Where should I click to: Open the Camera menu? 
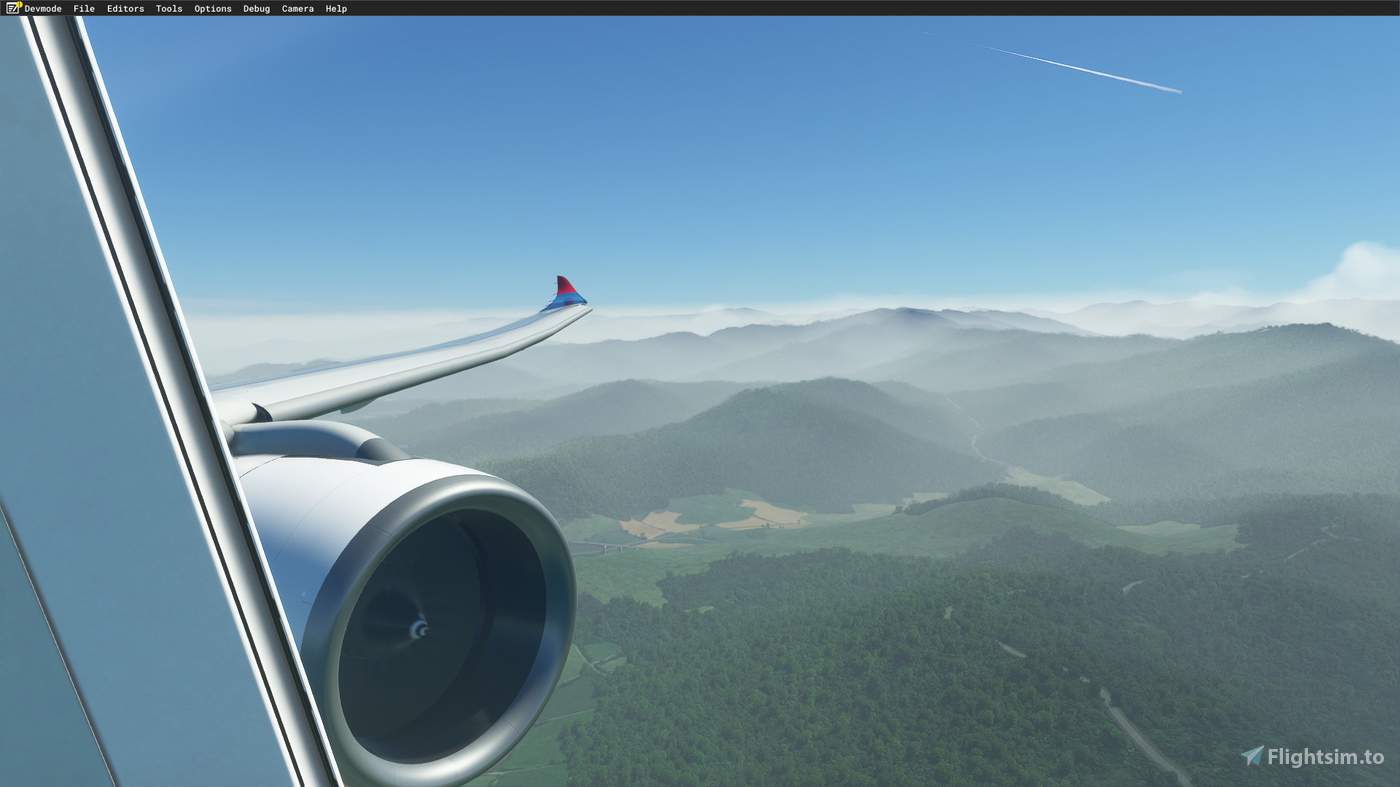[x=297, y=8]
